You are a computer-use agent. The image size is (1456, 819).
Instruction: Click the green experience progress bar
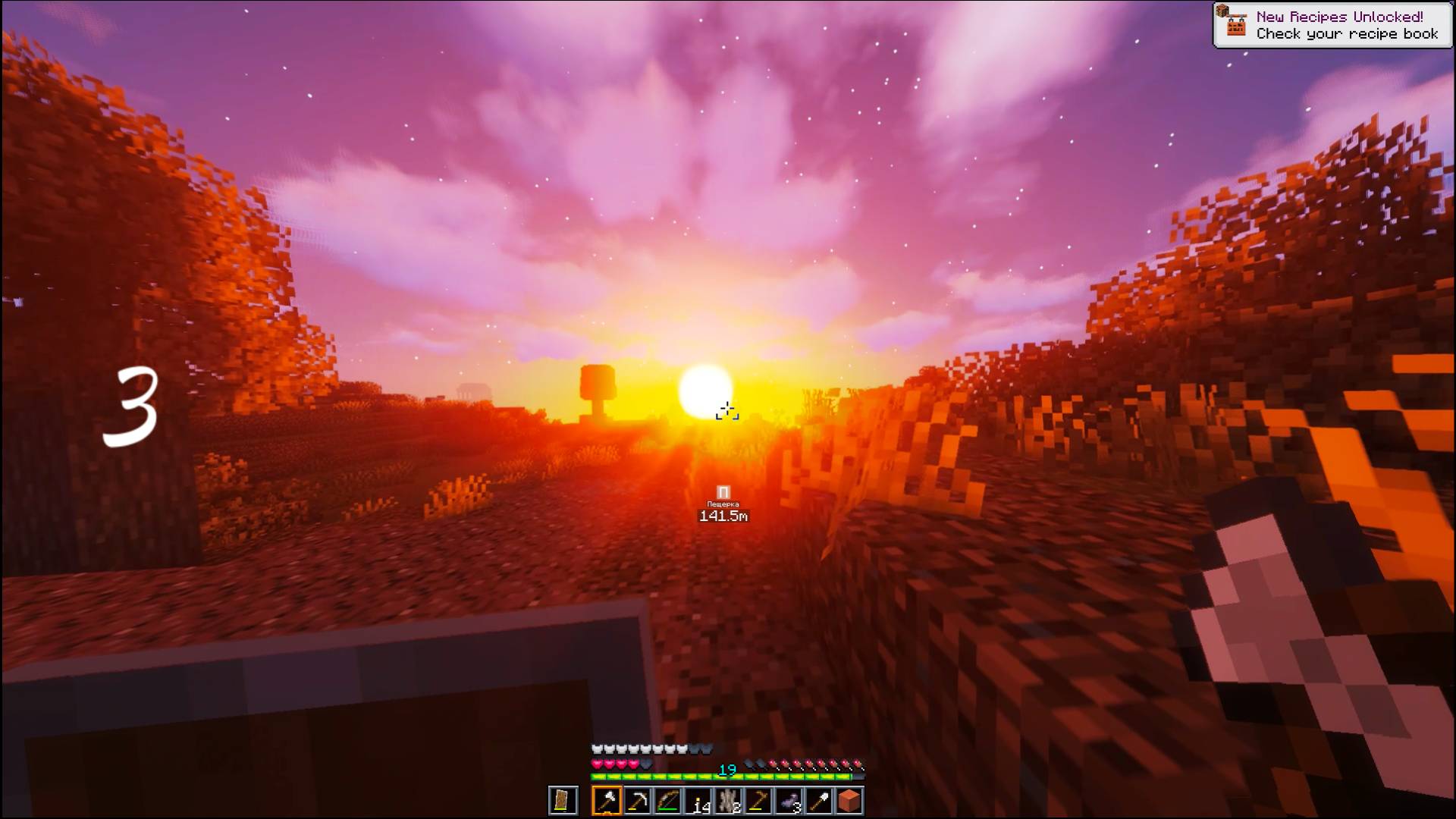720,778
